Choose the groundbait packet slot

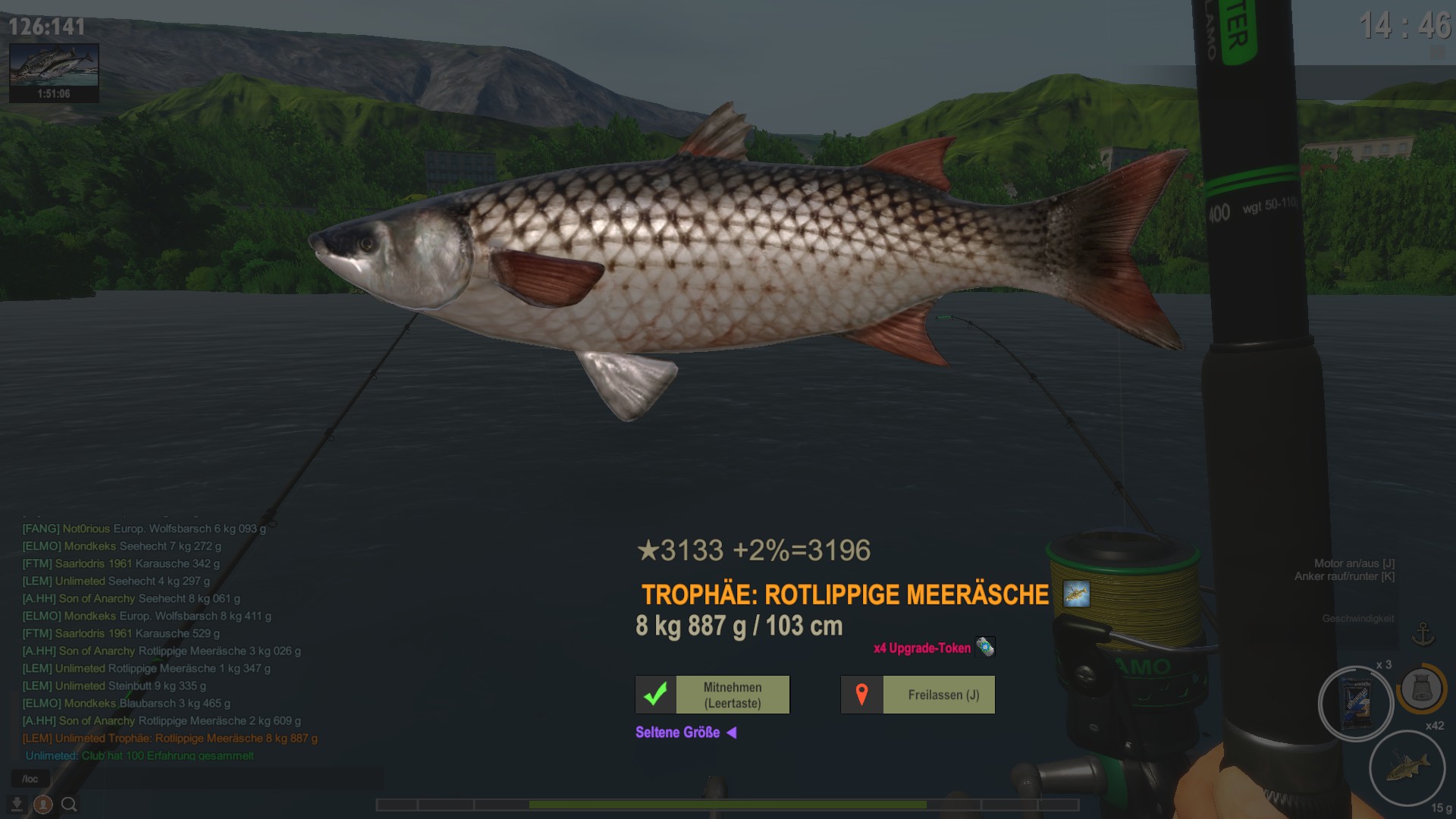click(x=1355, y=704)
